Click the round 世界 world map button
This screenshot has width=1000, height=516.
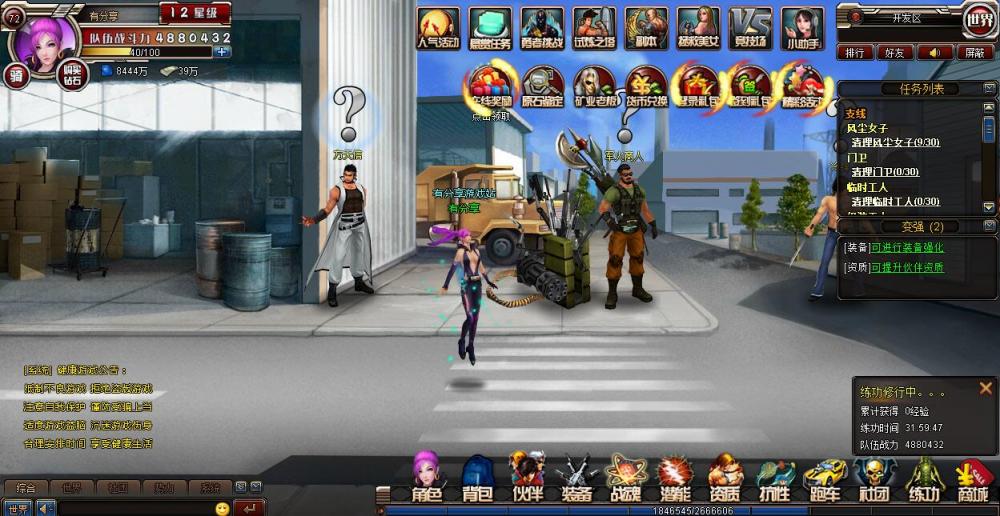pos(979,18)
